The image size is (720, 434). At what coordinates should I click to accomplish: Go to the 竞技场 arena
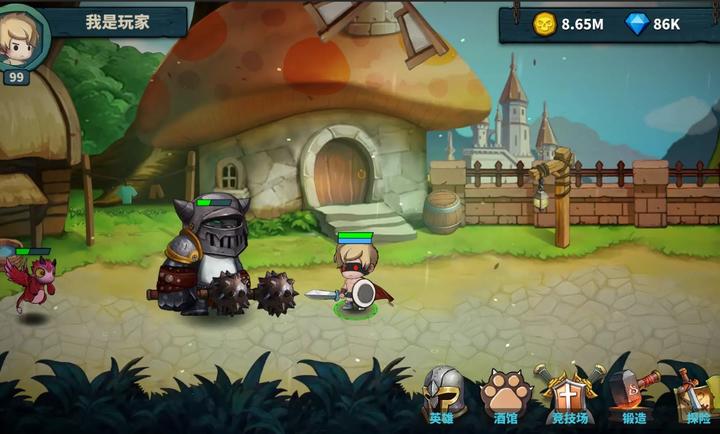click(569, 395)
